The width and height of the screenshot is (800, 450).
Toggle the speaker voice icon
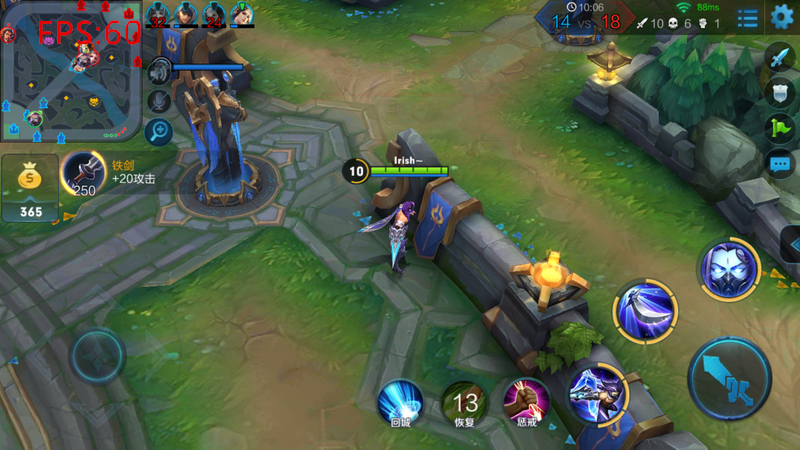pos(159,71)
